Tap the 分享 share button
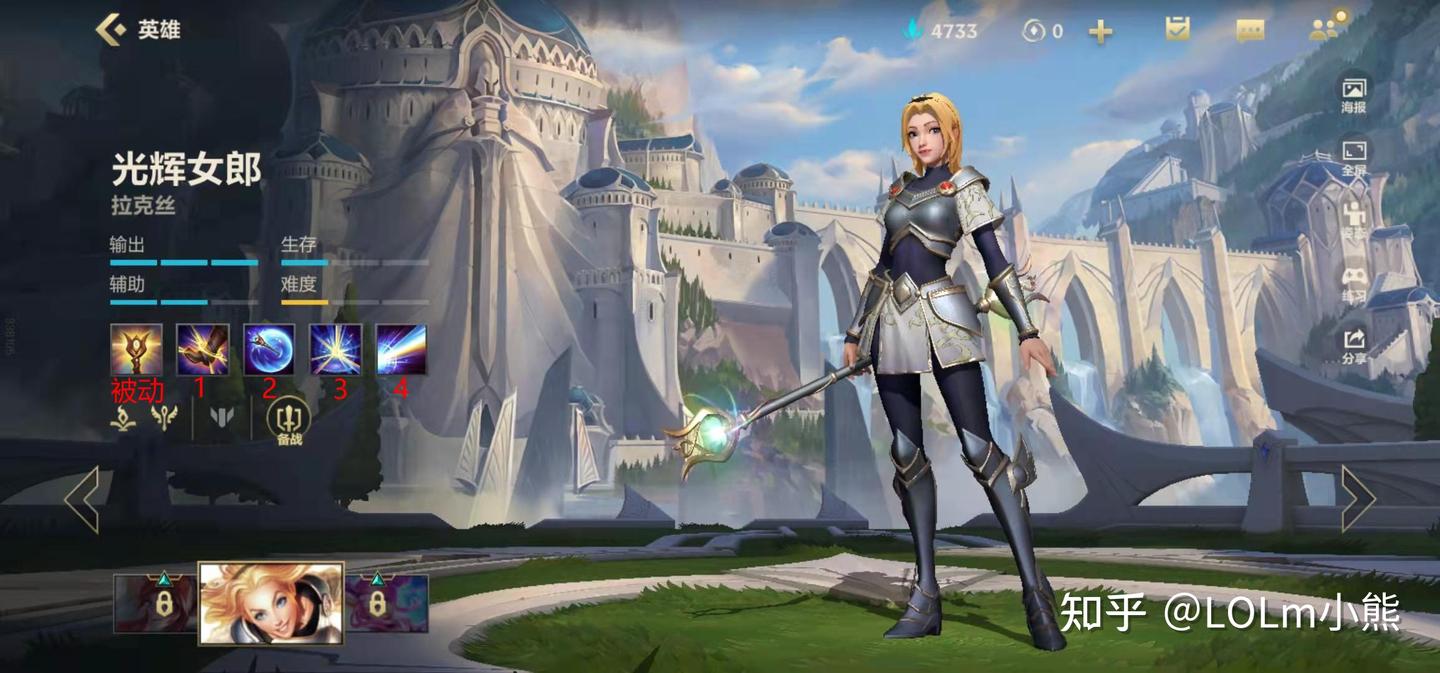 click(x=1354, y=345)
